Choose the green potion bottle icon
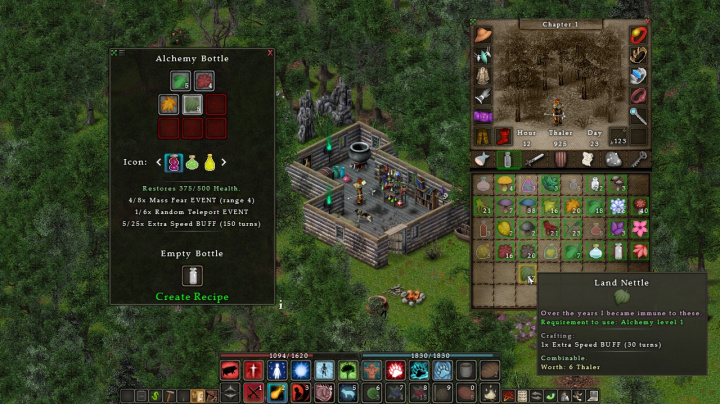 pyautogui.click(x=191, y=162)
